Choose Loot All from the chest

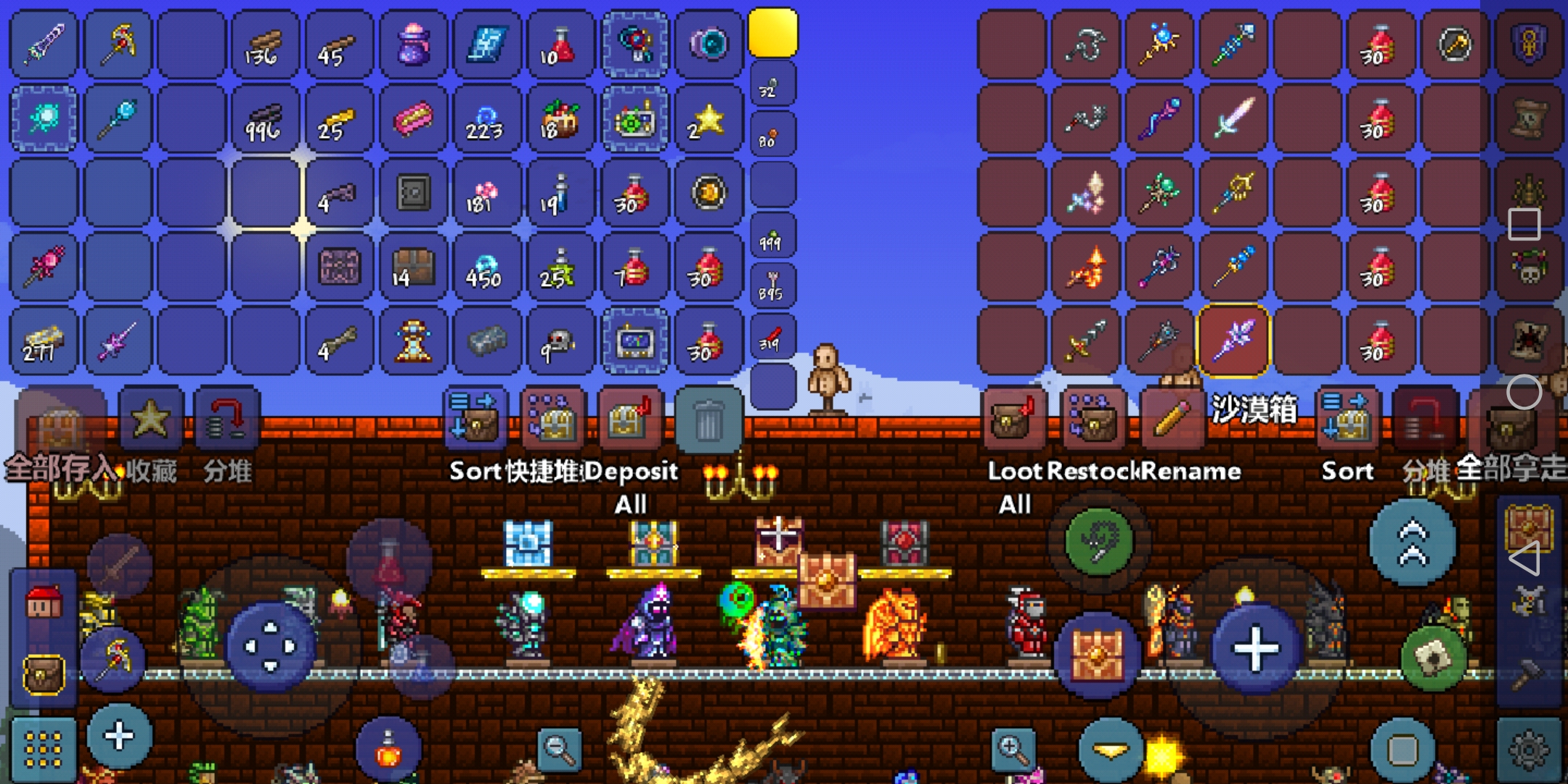pyautogui.click(x=1012, y=419)
